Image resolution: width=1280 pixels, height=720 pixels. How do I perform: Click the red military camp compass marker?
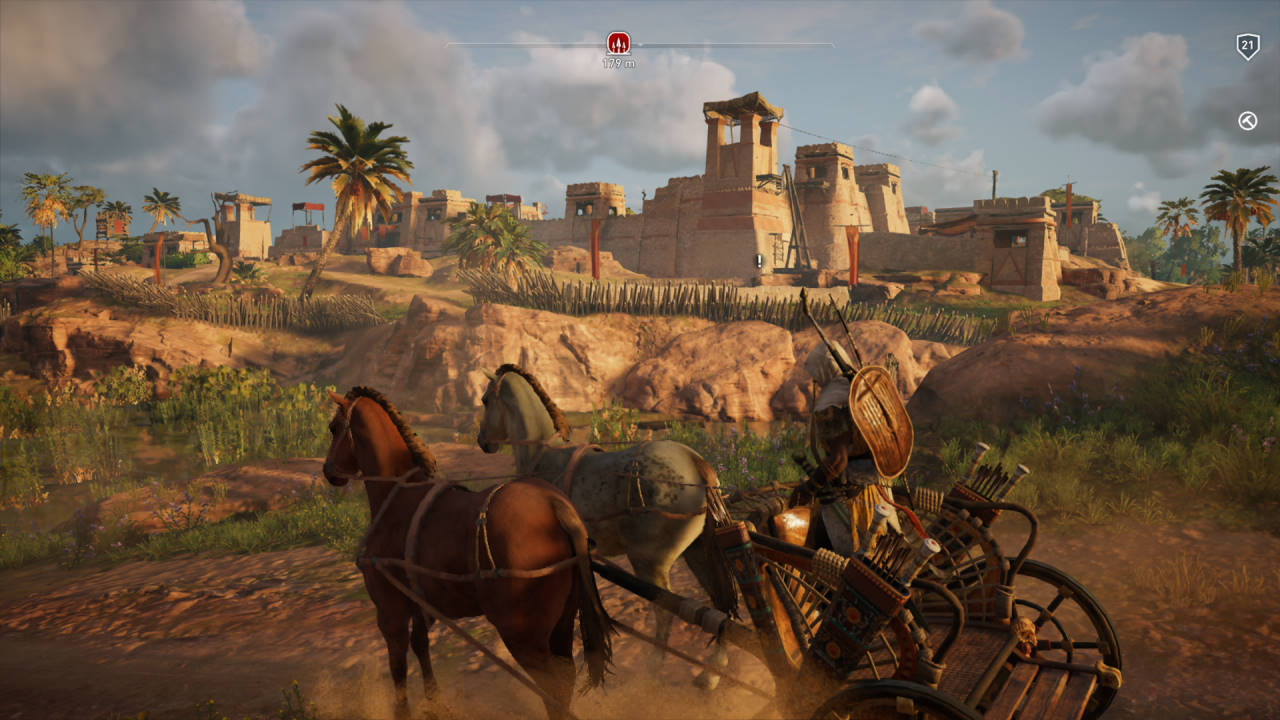tap(619, 43)
